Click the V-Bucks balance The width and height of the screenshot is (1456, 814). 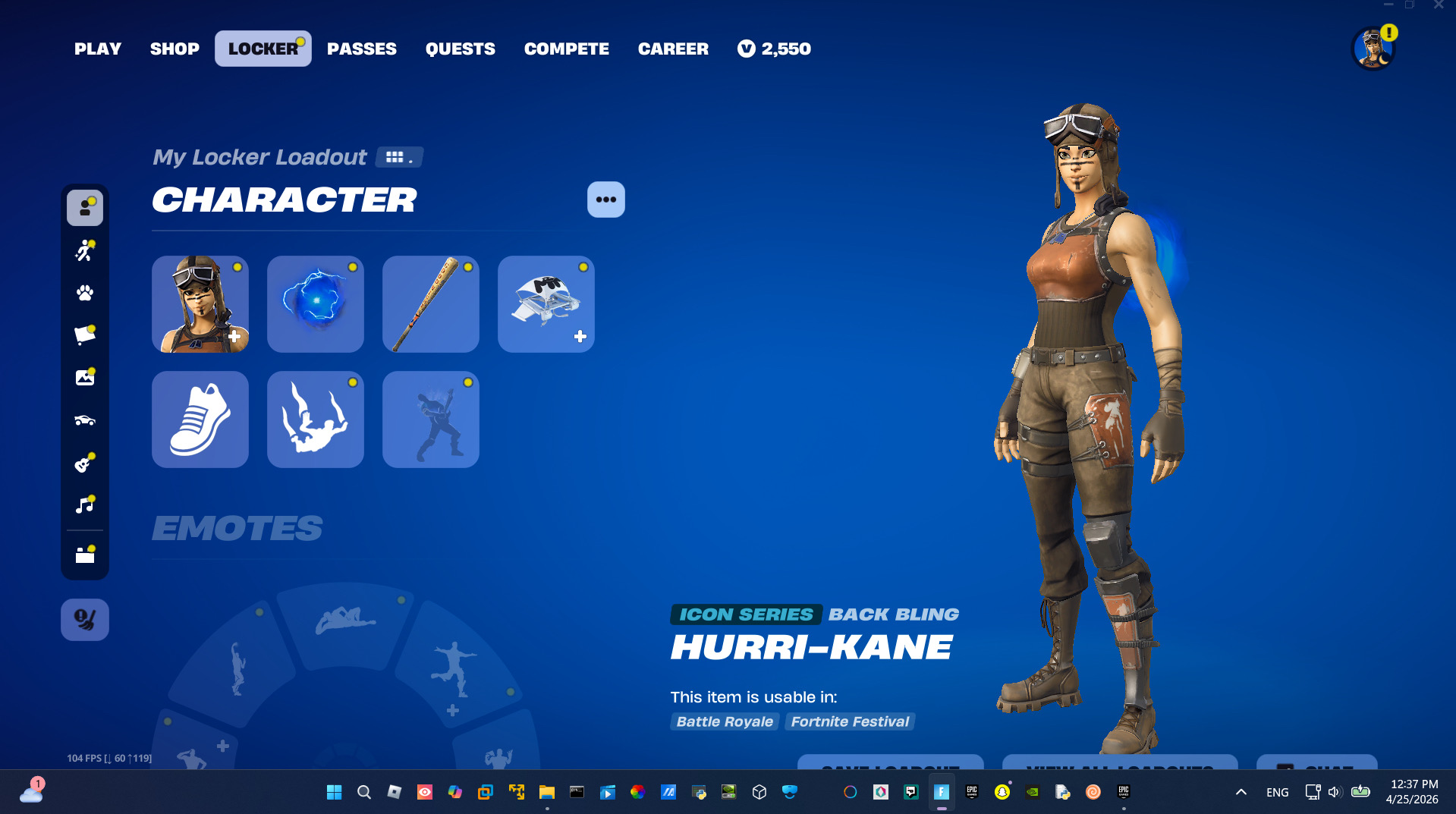click(x=774, y=49)
